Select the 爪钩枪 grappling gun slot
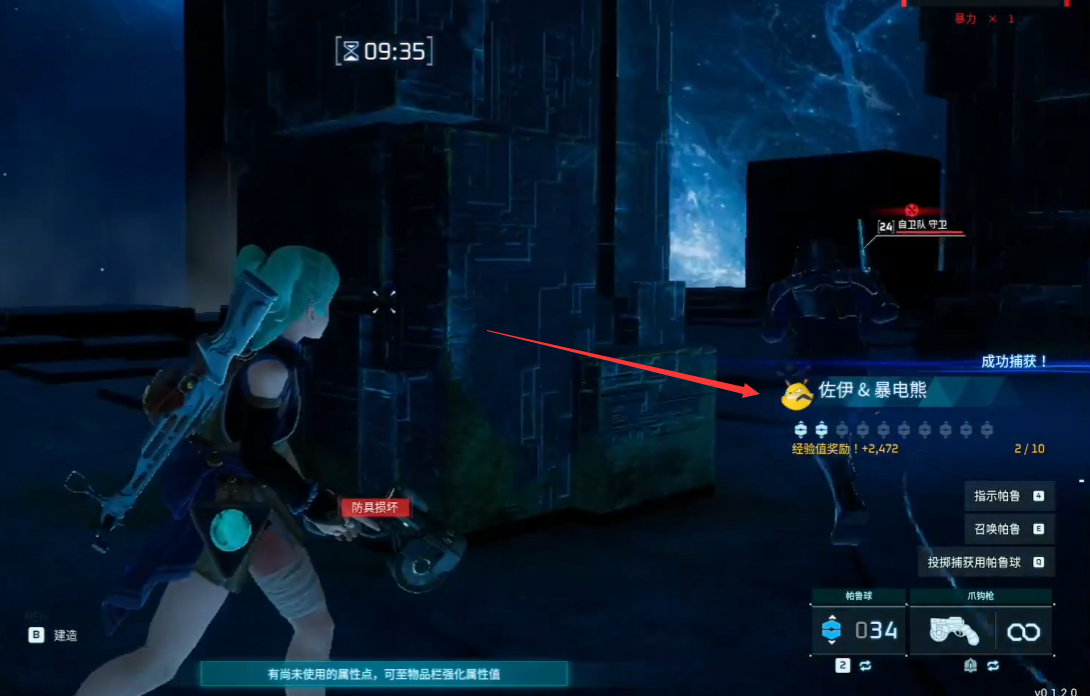The width and height of the screenshot is (1090, 696). point(980,630)
